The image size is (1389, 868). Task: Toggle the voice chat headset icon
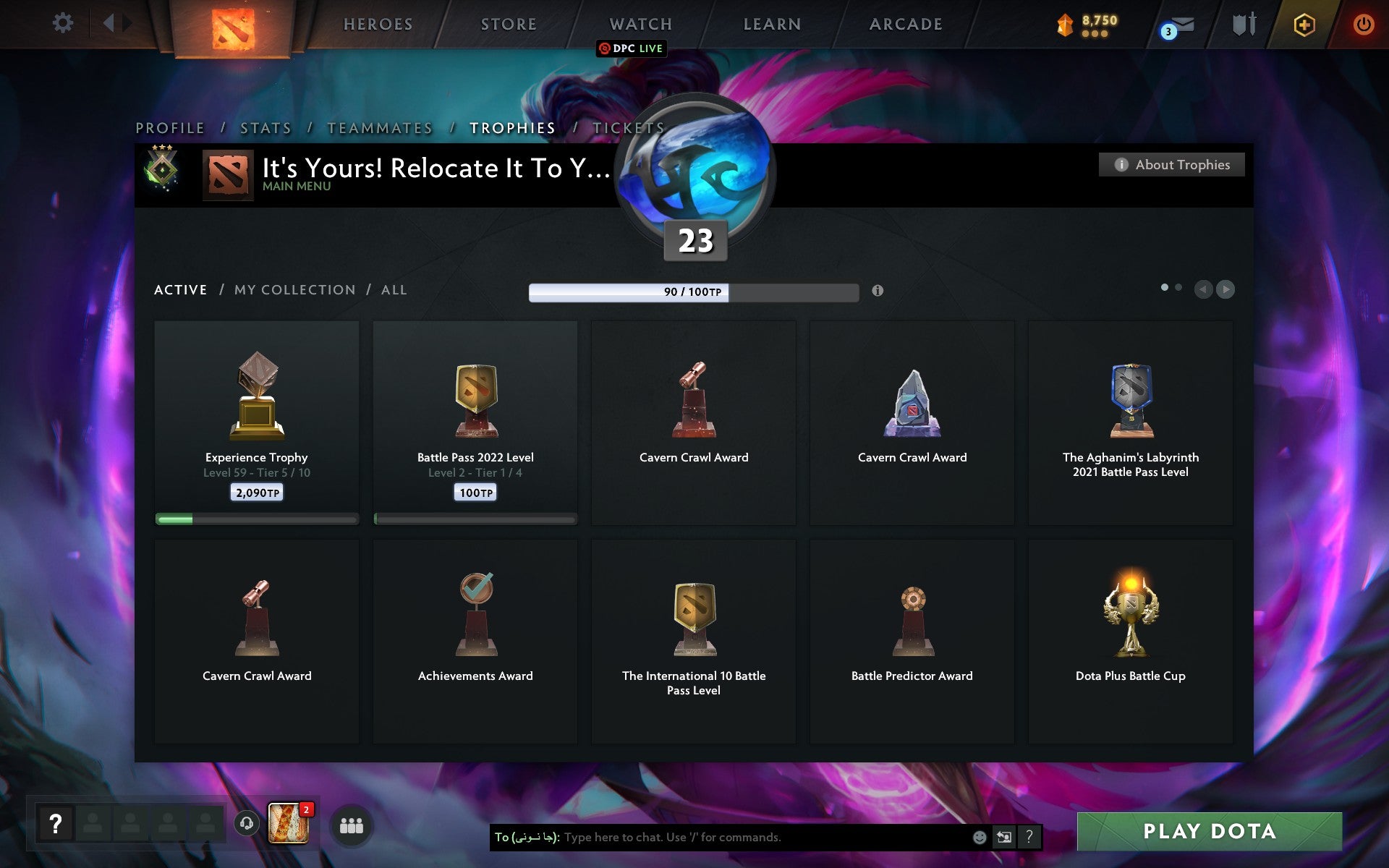(246, 823)
